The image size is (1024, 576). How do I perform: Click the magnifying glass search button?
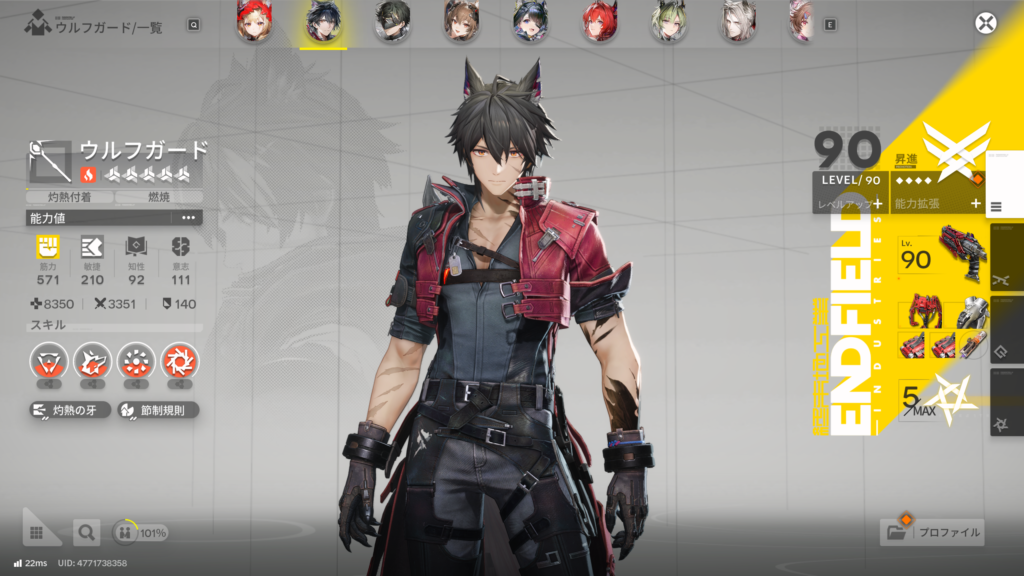pyautogui.click(x=87, y=533)
